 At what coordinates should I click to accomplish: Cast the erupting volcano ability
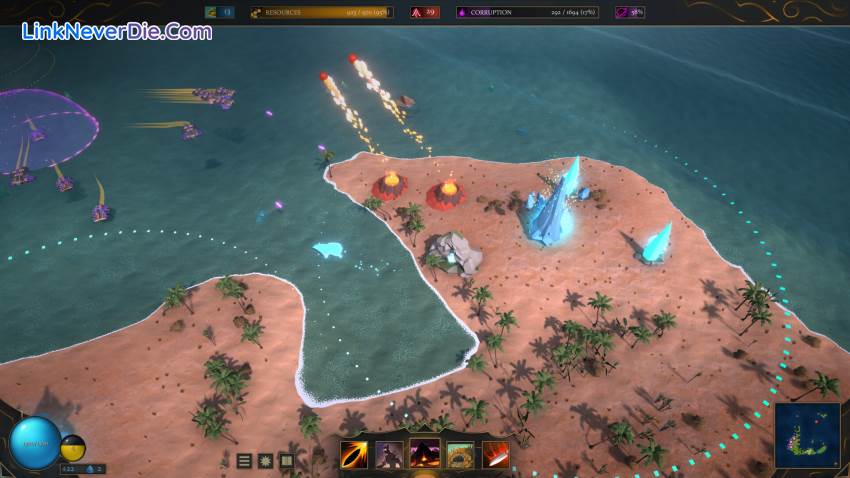coord(425,454)
